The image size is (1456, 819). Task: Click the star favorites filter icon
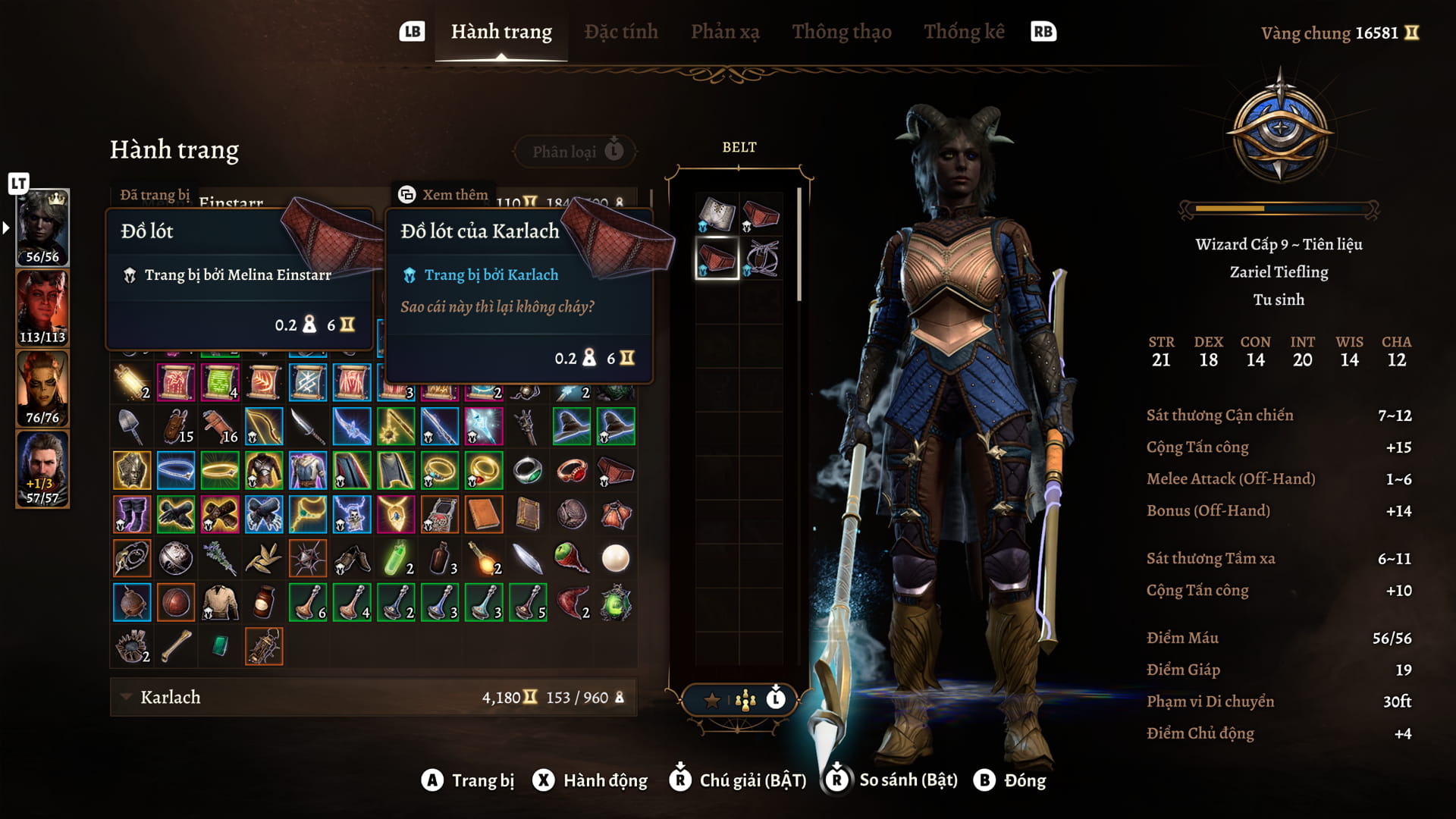point(711,700)
